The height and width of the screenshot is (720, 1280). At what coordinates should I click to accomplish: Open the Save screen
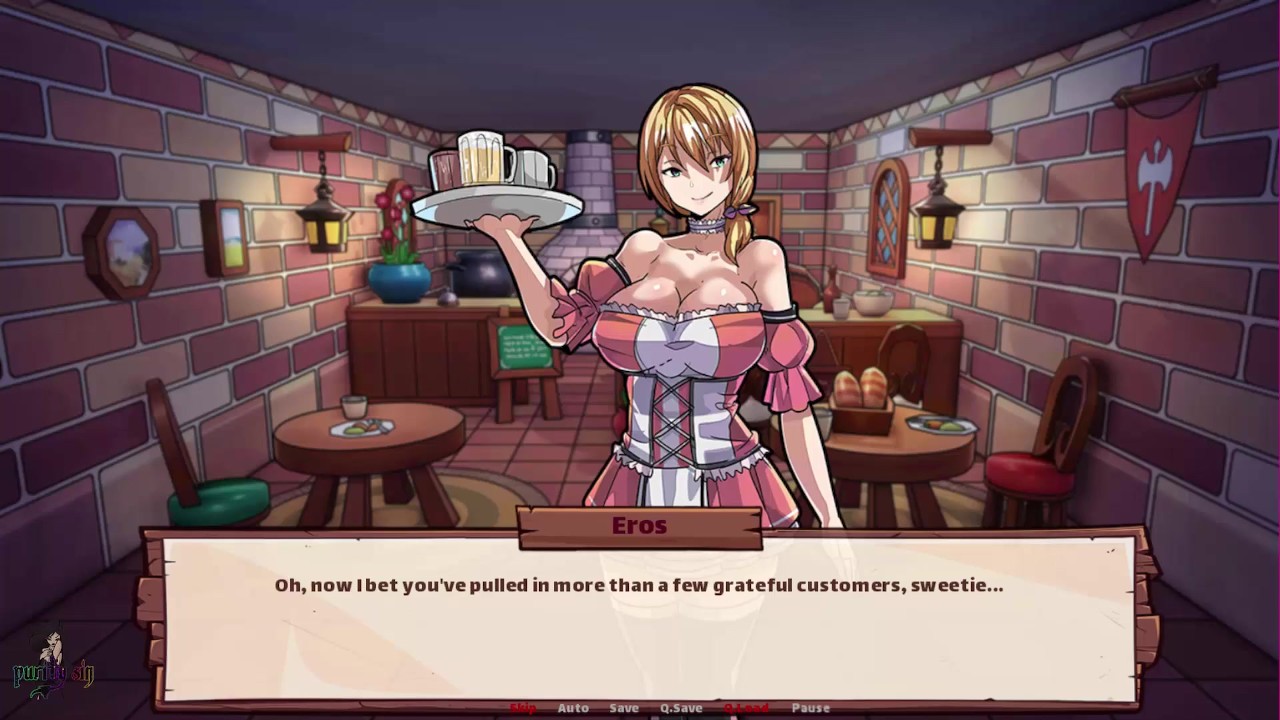point(623,707)
